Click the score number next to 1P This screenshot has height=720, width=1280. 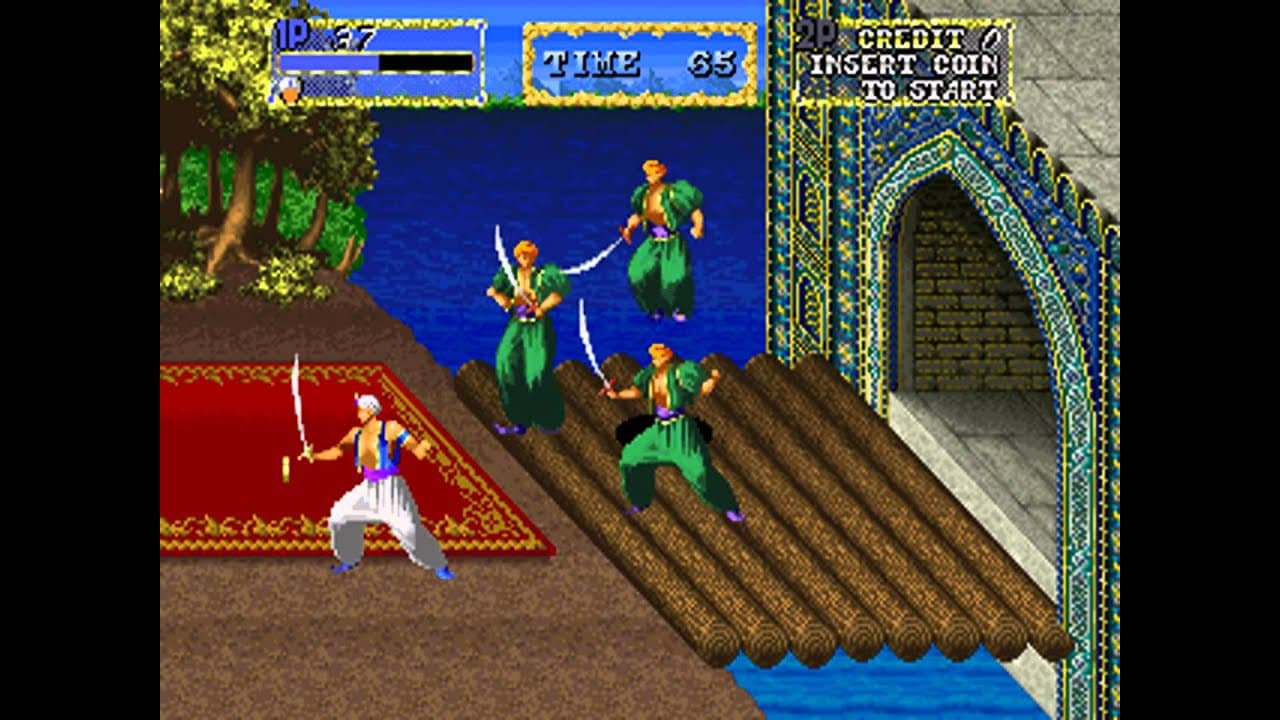click(350, 38)
